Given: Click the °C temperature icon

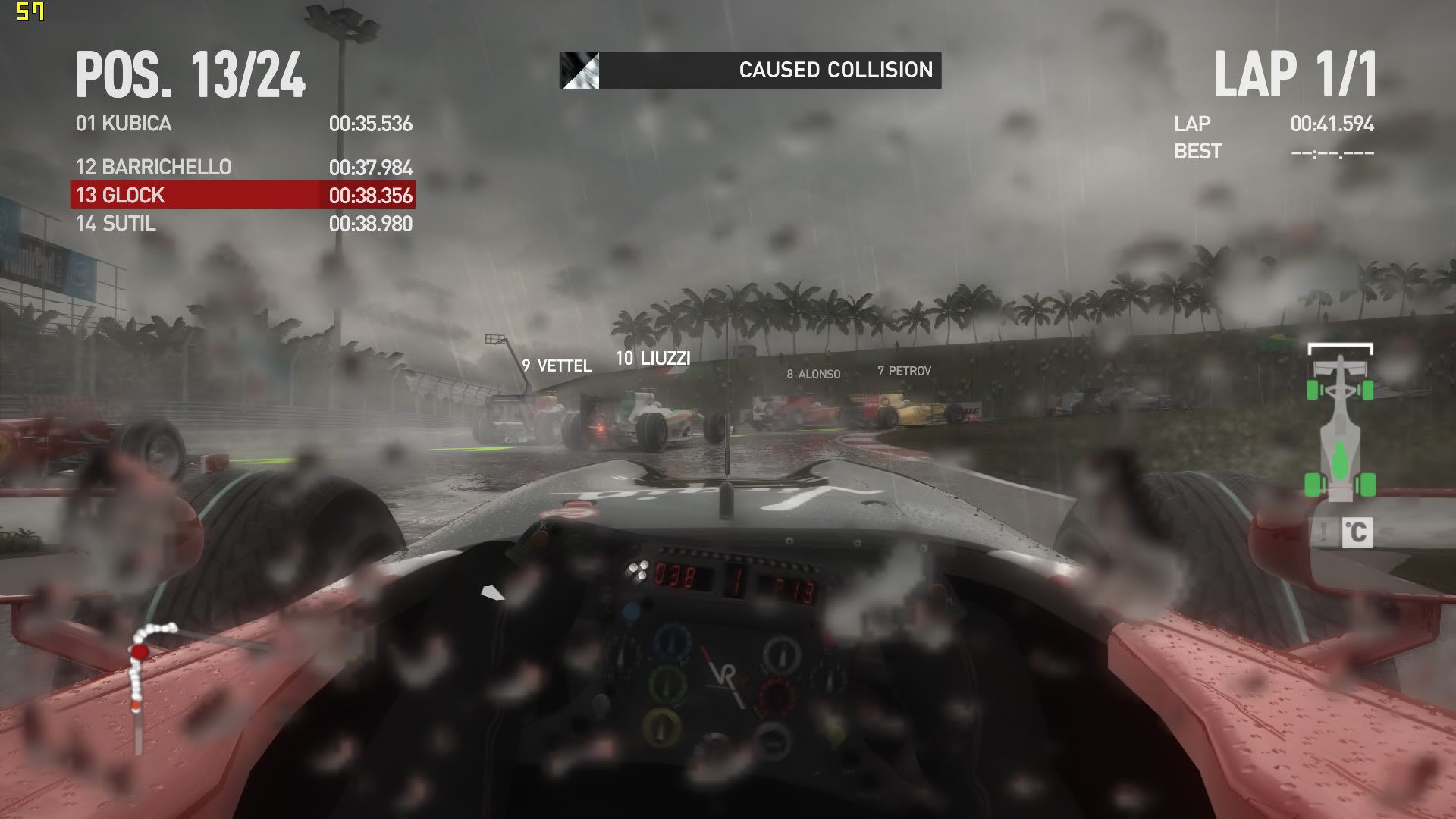Looking at the screenshot, I should [x=1356, y=532].
